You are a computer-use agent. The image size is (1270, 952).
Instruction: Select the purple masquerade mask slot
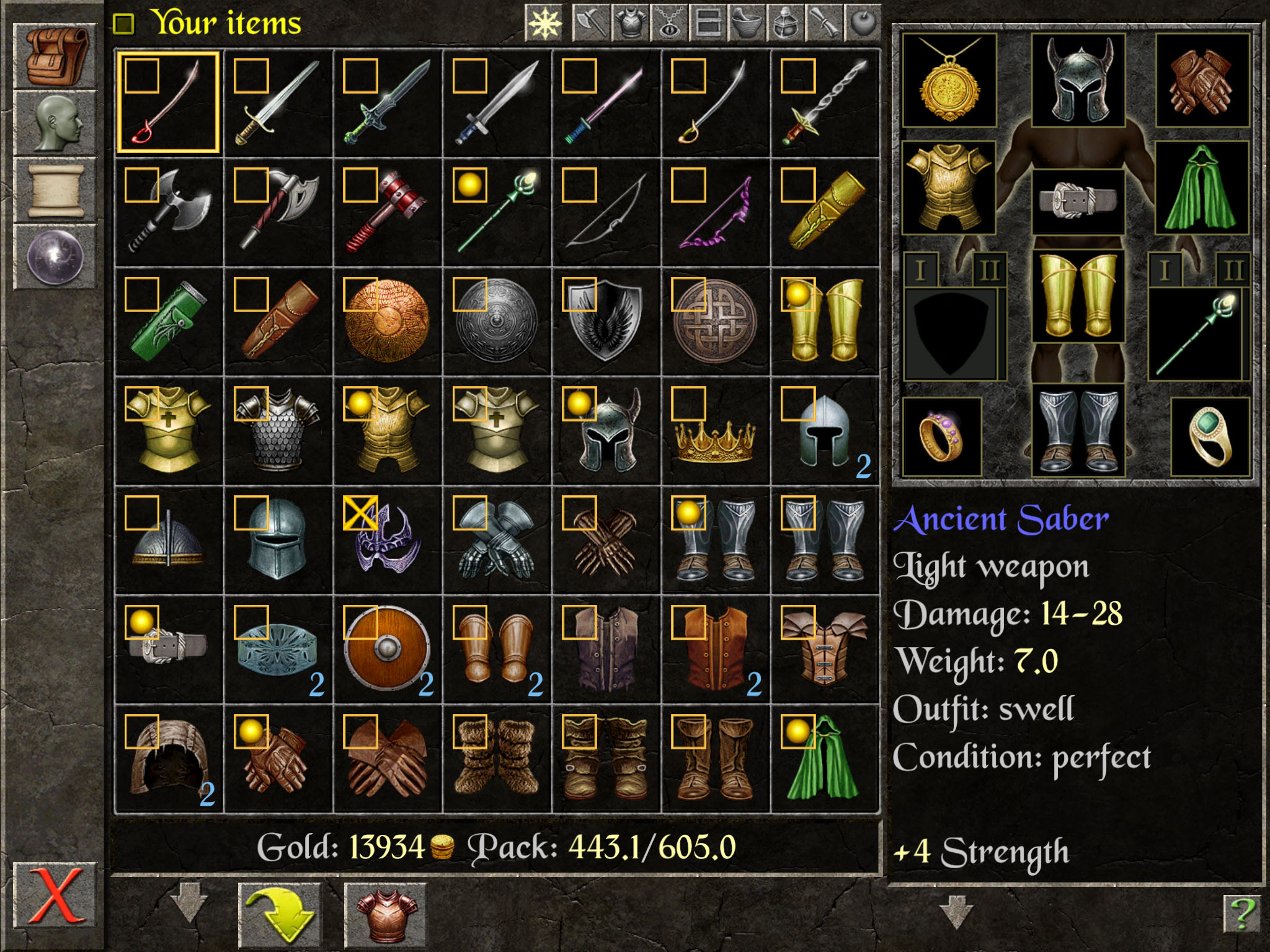point(387,539)
